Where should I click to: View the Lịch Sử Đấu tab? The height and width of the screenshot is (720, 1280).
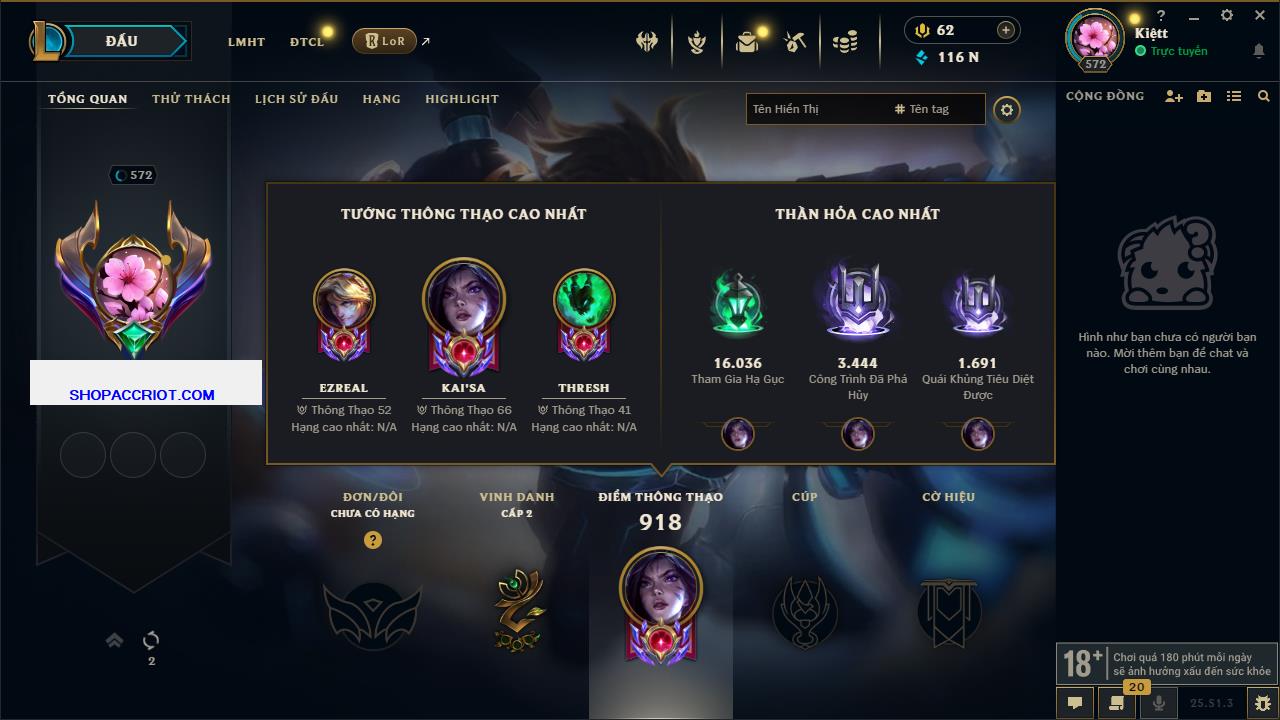(296, 99)
